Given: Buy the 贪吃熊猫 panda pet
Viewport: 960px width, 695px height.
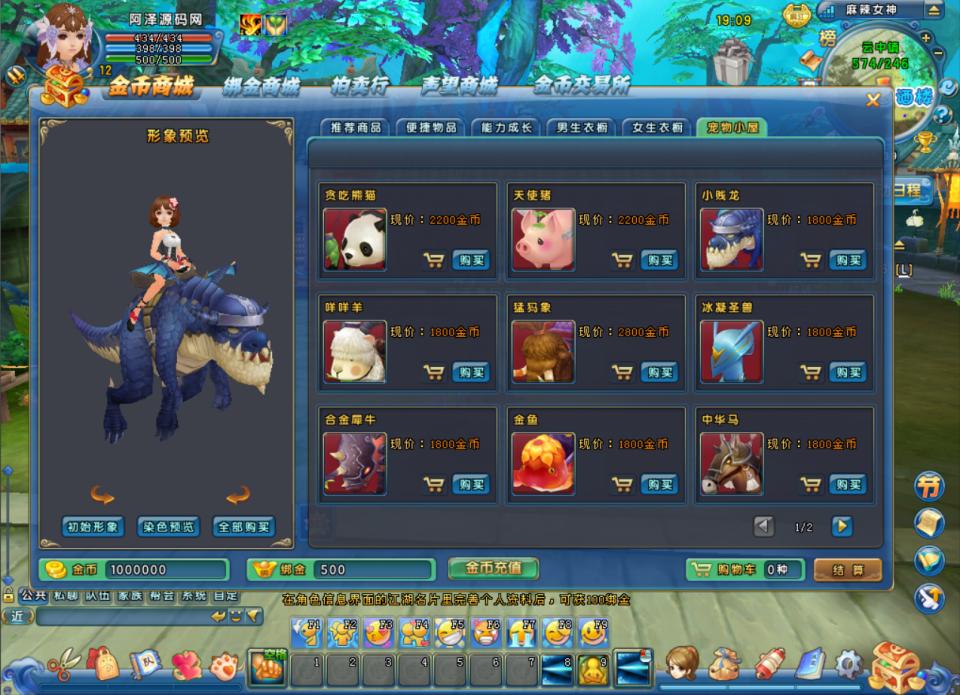Looking at the screenshot, I should (x=470, y=260).
